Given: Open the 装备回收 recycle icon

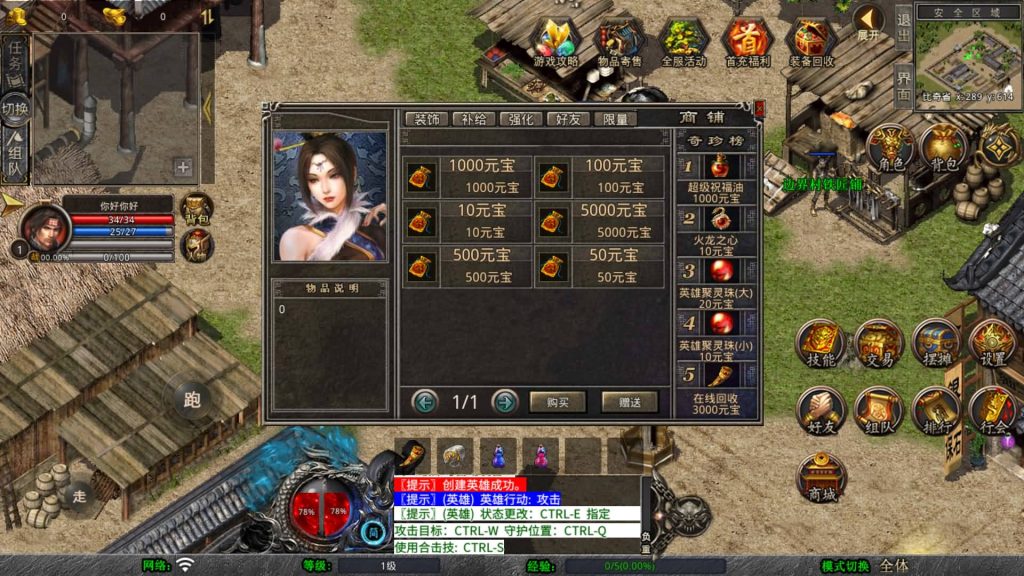Looking at the screenshot, I should (x=811, y=44).
